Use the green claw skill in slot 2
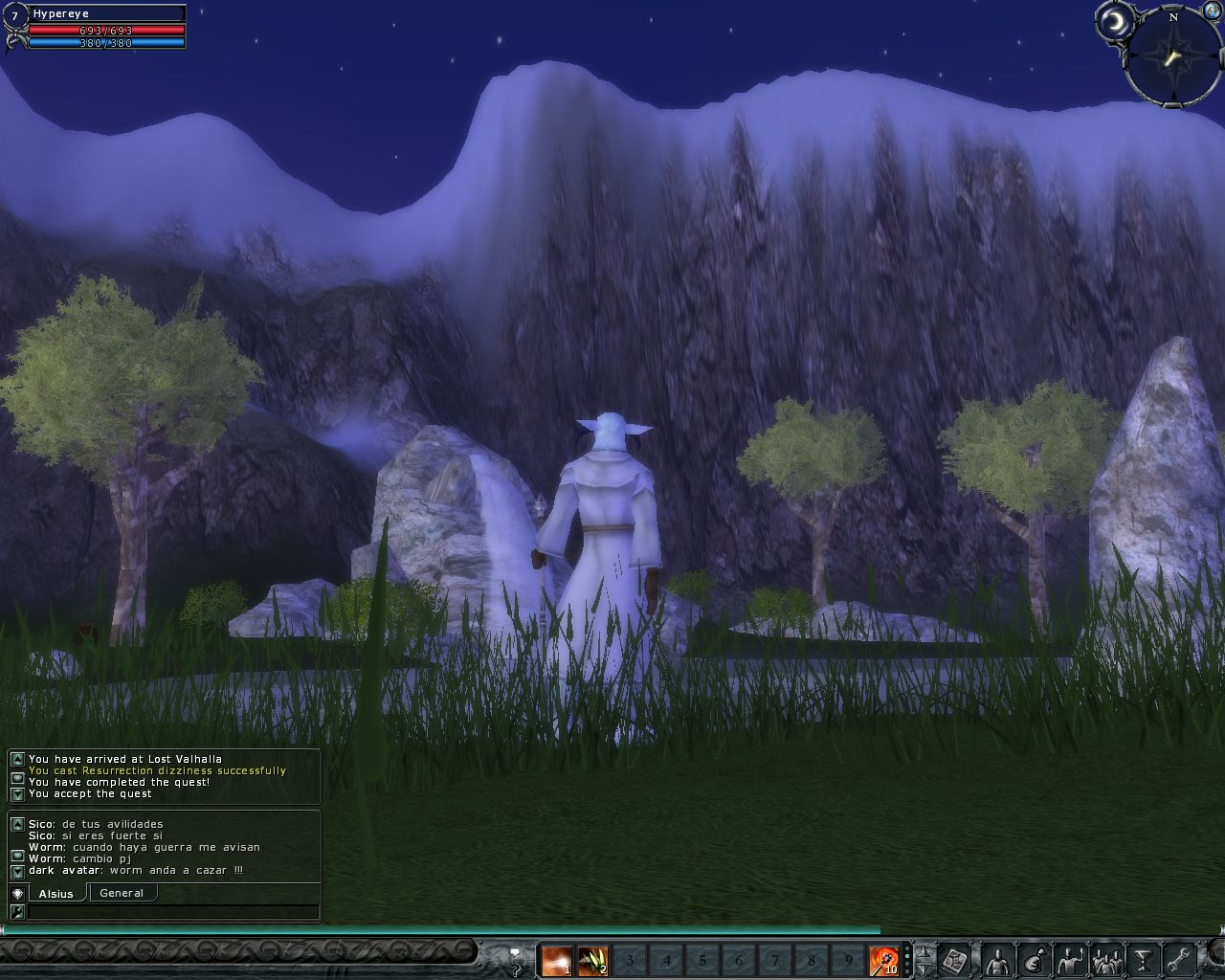The image size is (1225, 980). coord(593,960)
